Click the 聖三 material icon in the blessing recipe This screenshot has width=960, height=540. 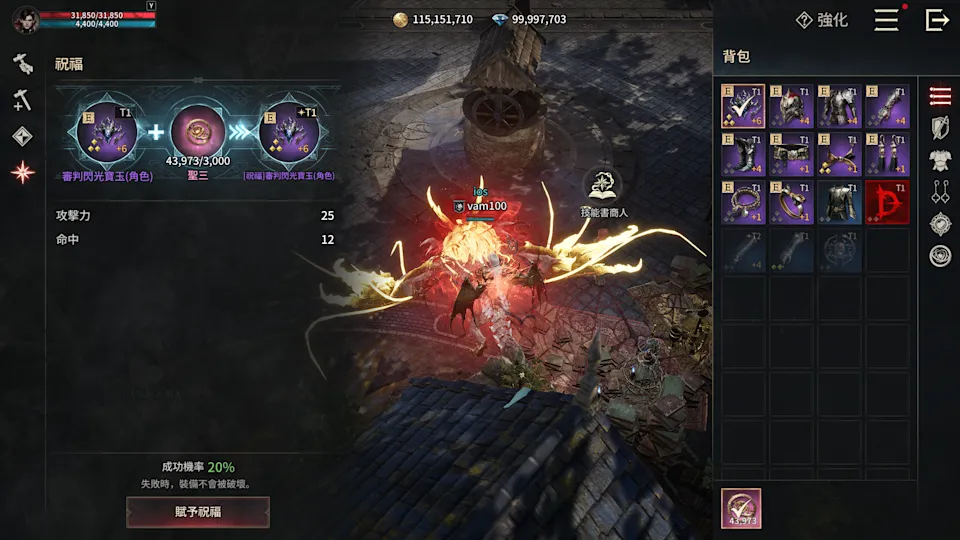tap(198, 131)
